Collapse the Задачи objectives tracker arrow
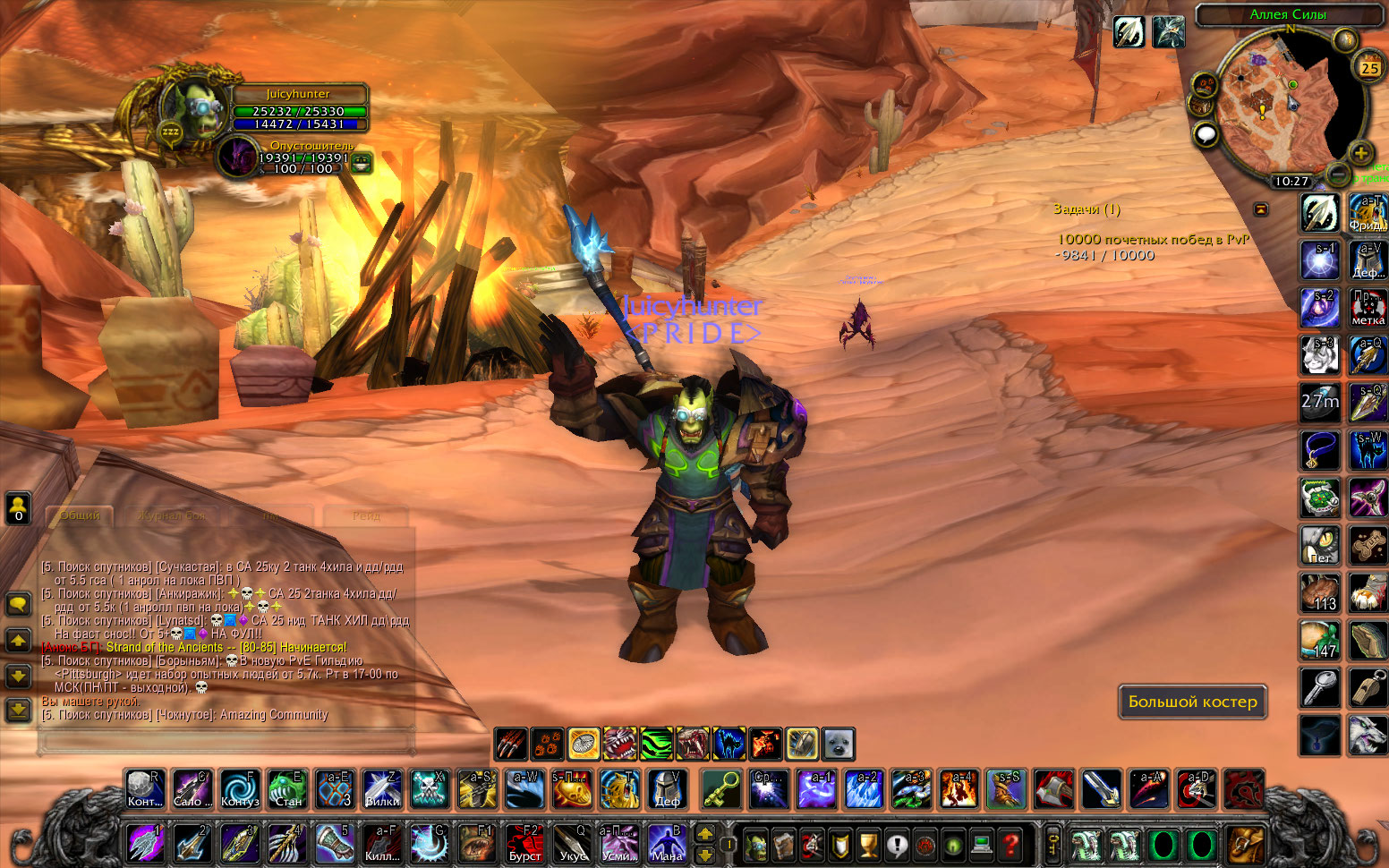1389x868 pixels. (x=1261, y=209)
